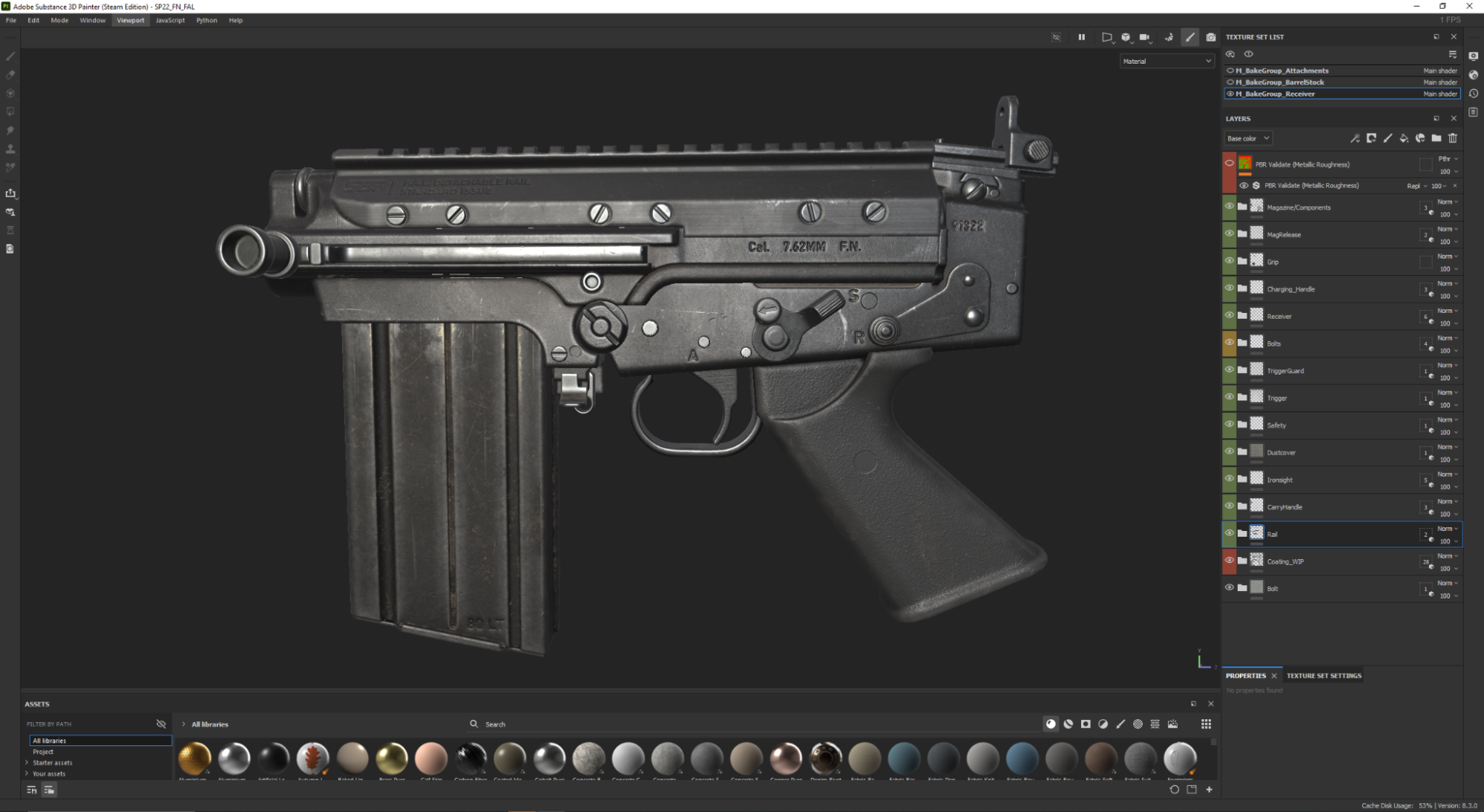Switch to the Texture Set Settings tab

pos(1323,676)
